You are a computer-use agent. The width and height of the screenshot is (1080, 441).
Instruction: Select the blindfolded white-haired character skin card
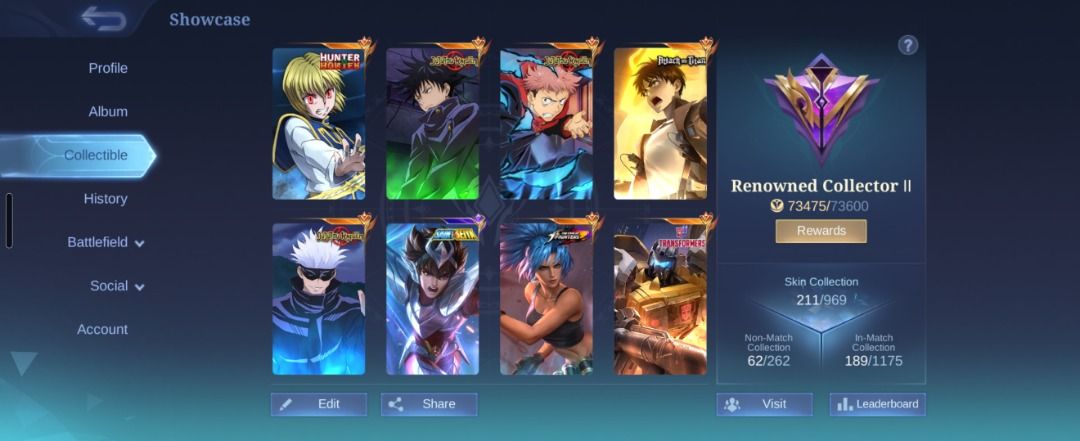(x=319, y=298)
